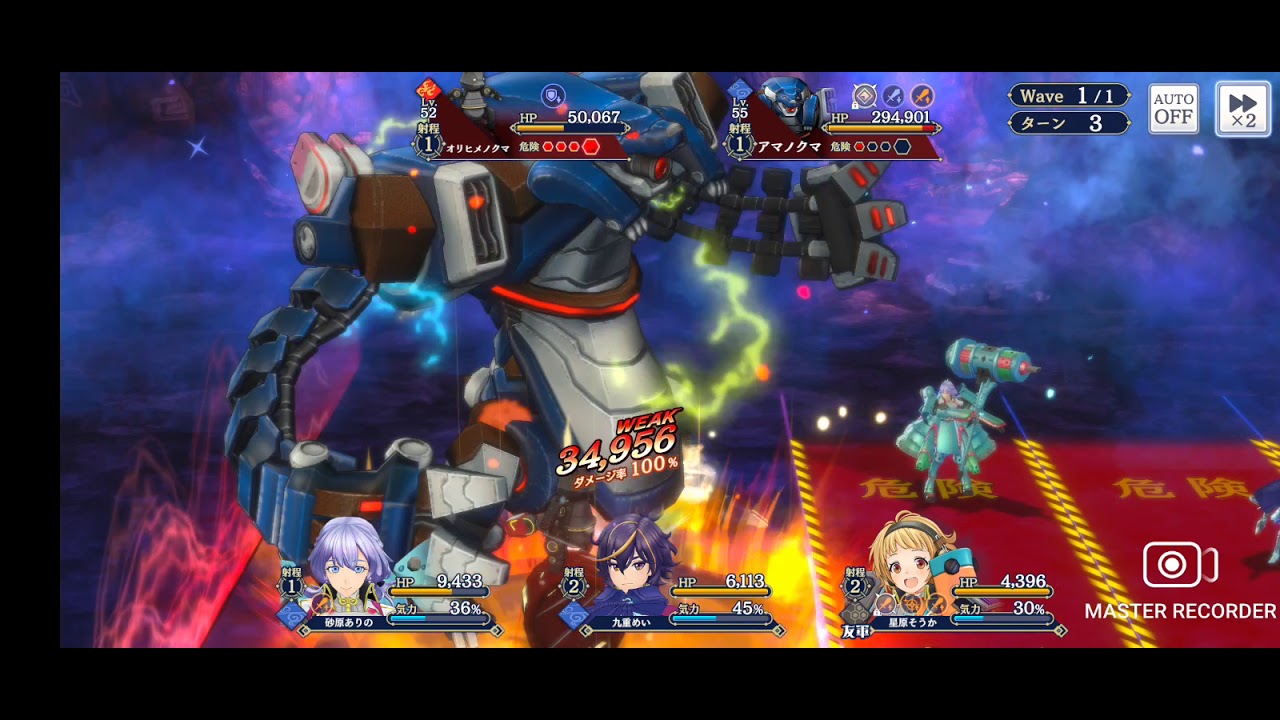
Task: Inspect the orange sword buff icon above アマノクマ
Action: click(x=922, y=96)
